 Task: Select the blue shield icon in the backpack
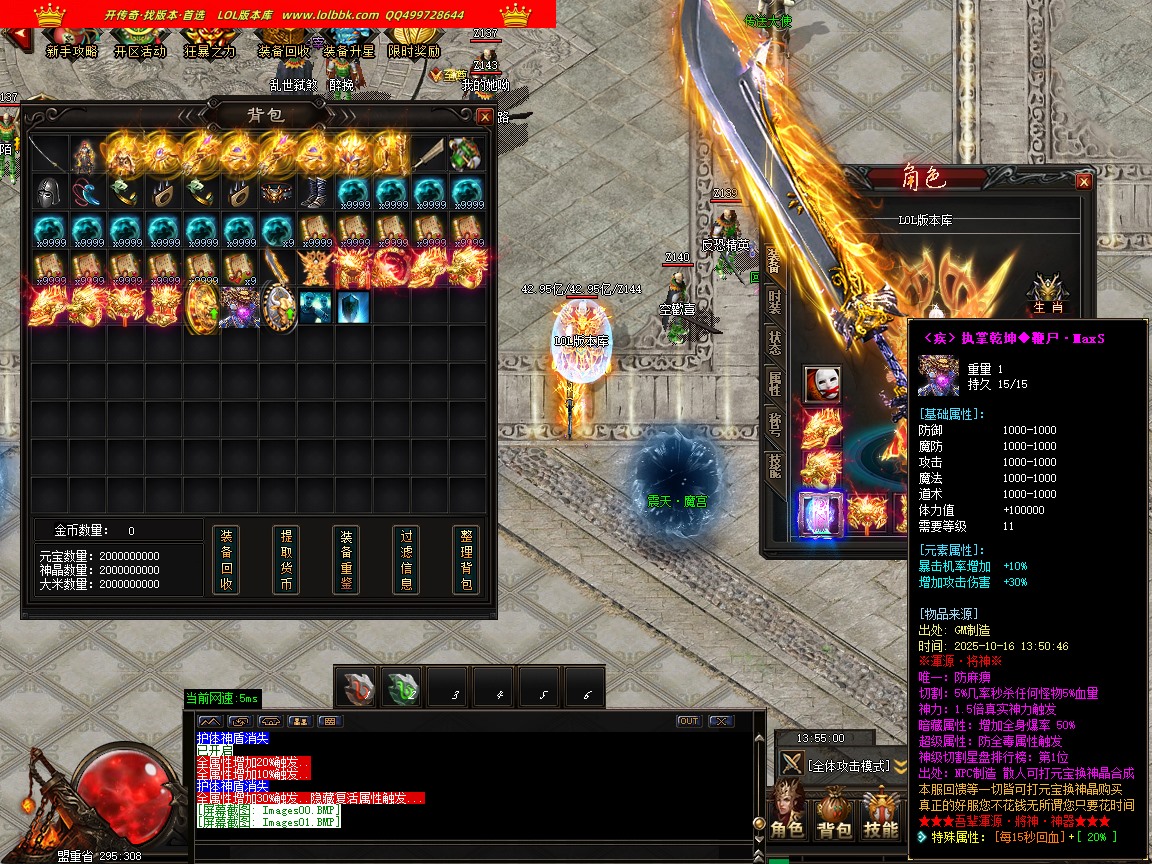point(353,307)
